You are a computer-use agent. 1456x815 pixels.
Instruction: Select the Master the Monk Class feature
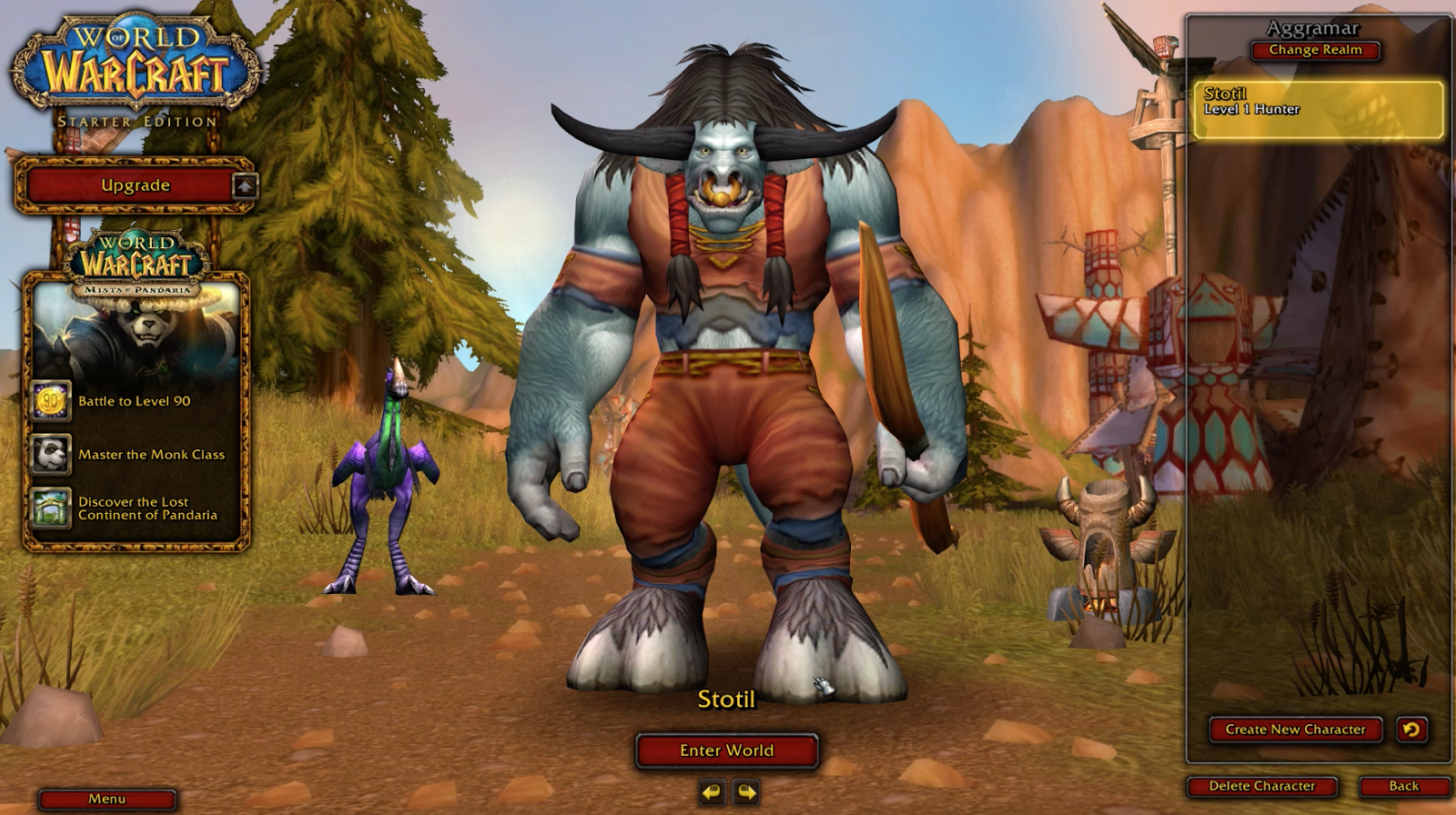click(x=150, y=455)
